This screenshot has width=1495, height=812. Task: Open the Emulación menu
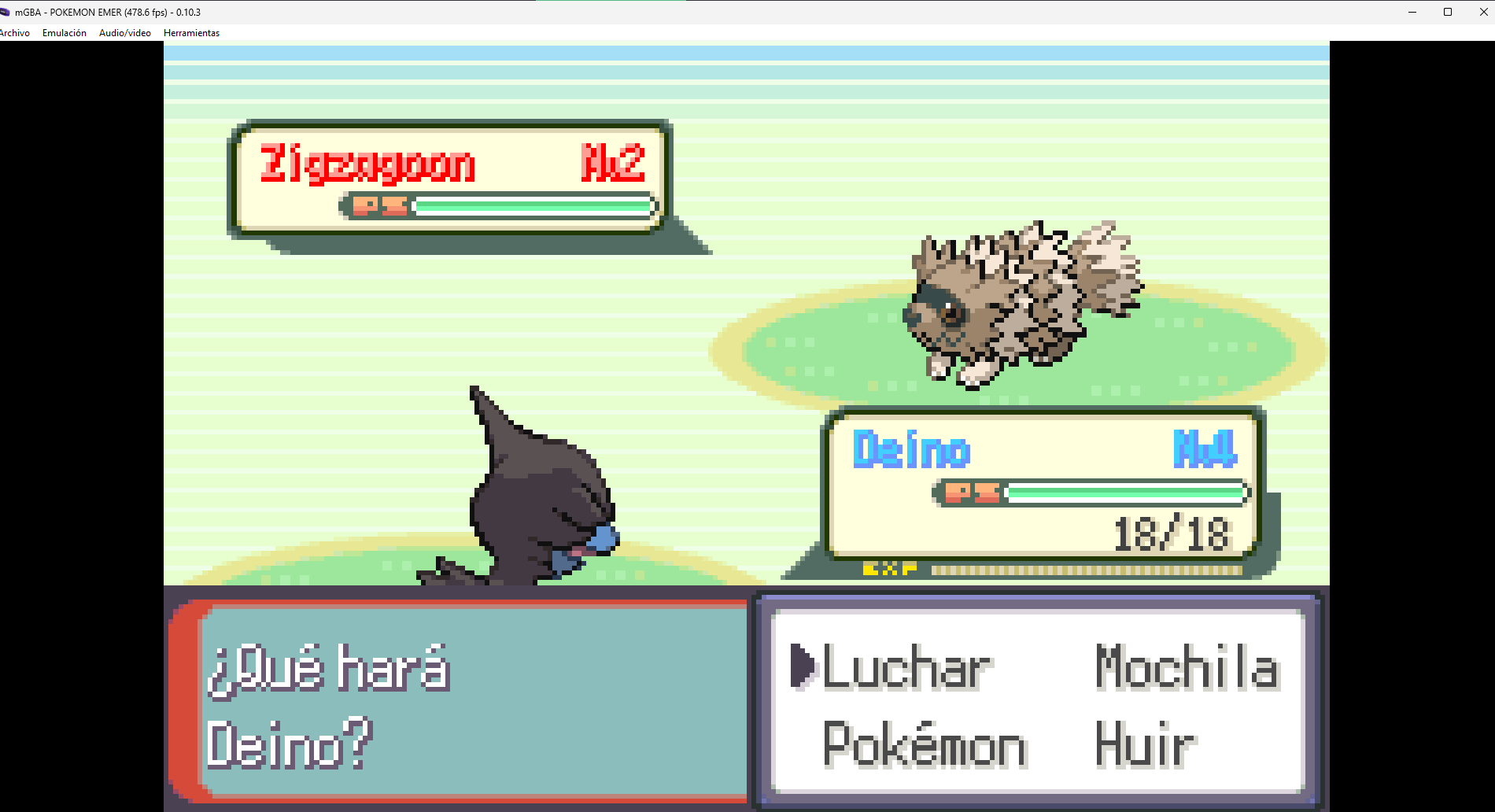tap(65, 33)
